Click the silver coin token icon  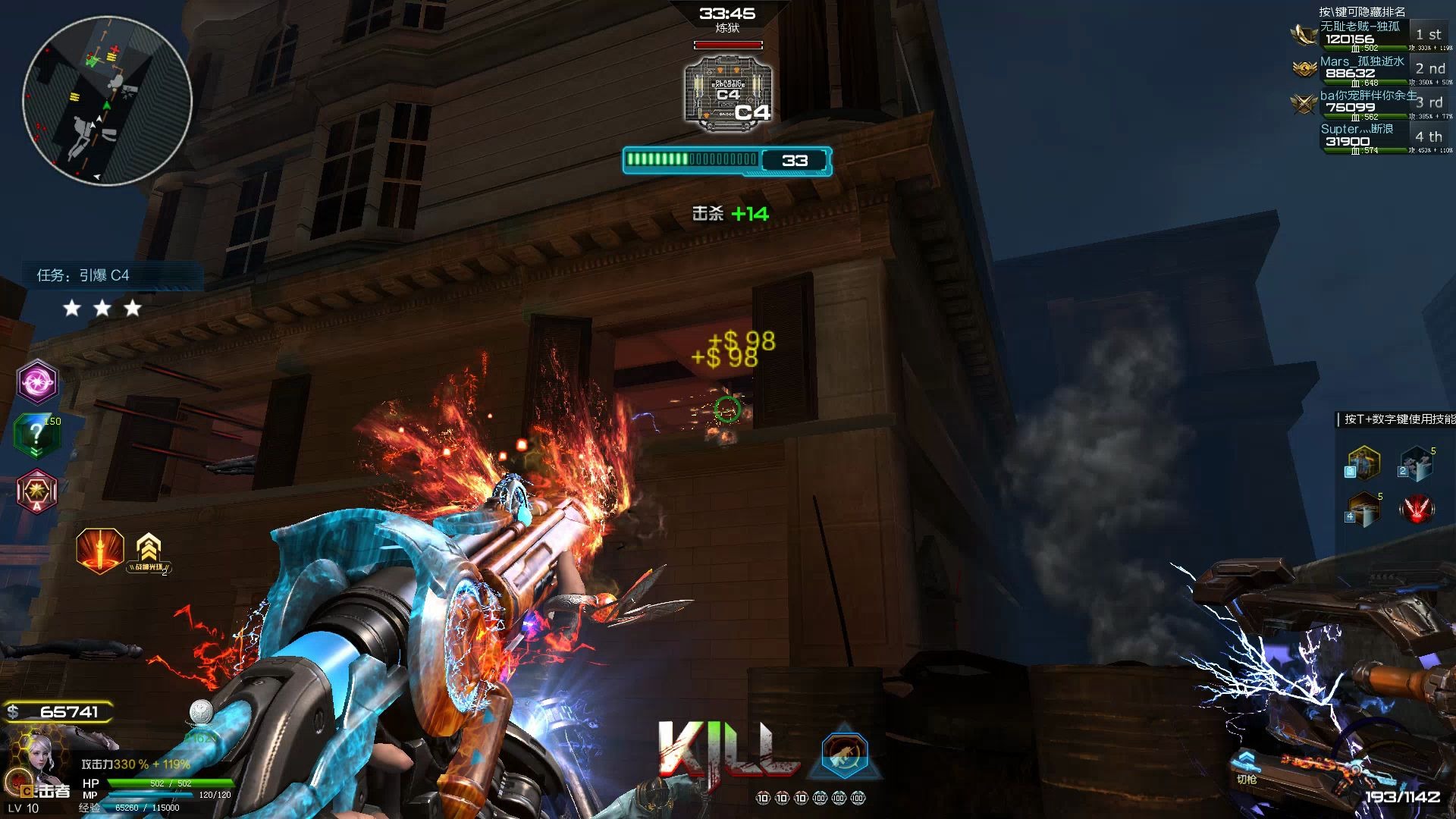201,711
